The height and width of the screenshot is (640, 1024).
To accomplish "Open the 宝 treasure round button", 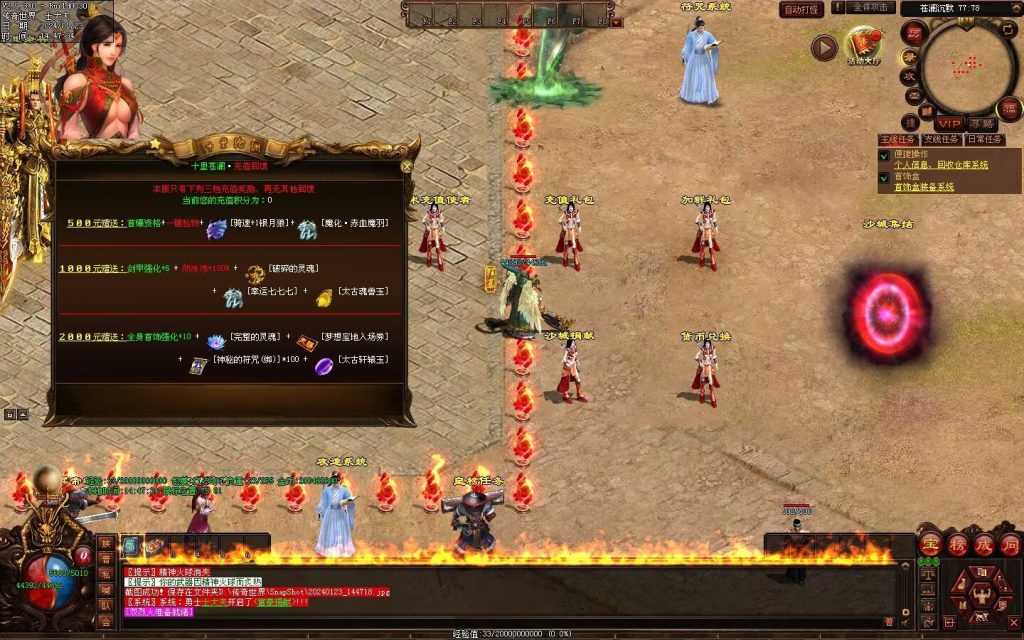I will pos(931,545).
